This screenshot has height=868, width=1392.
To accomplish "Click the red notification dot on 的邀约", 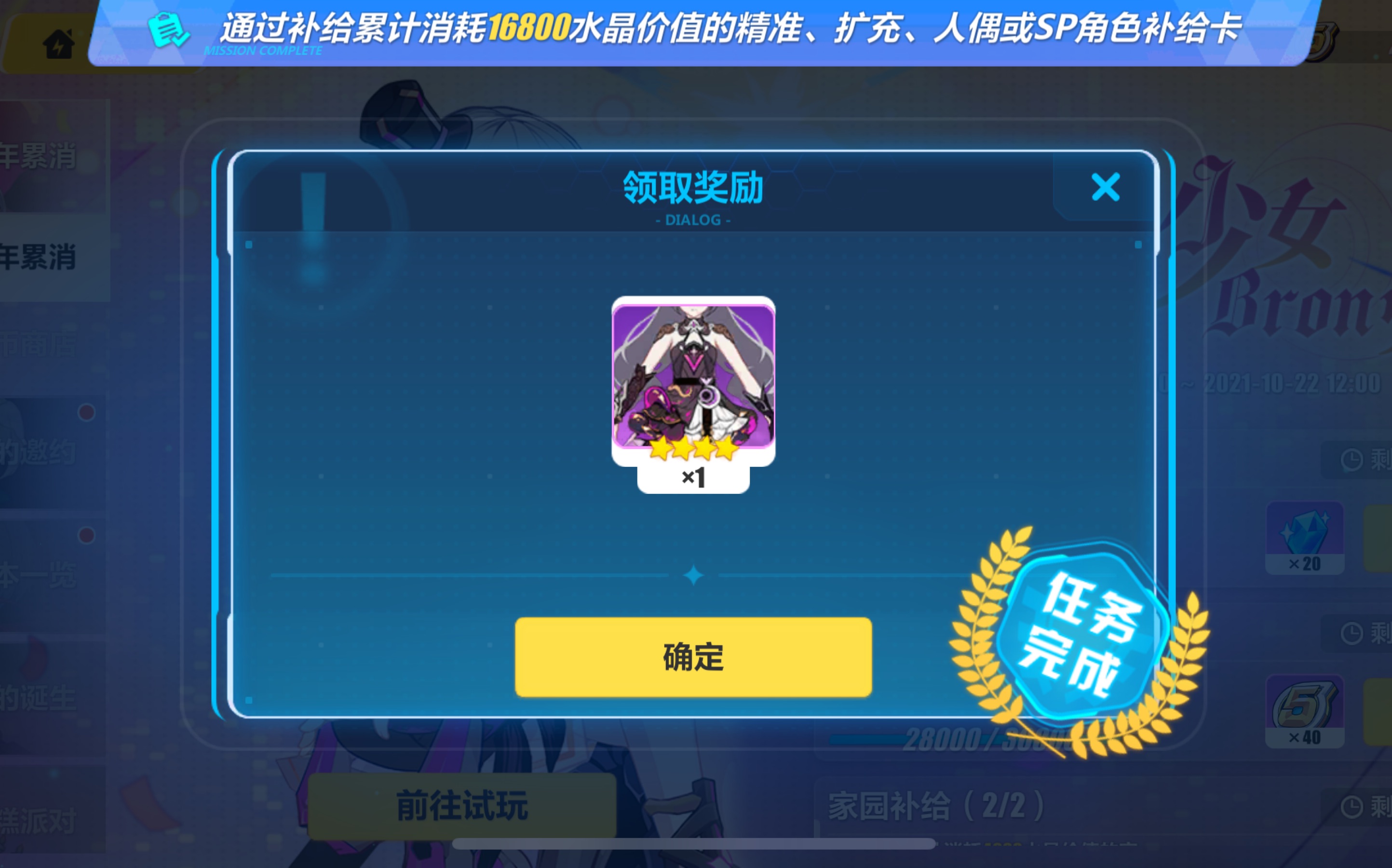I will click(x=87, y=412).
